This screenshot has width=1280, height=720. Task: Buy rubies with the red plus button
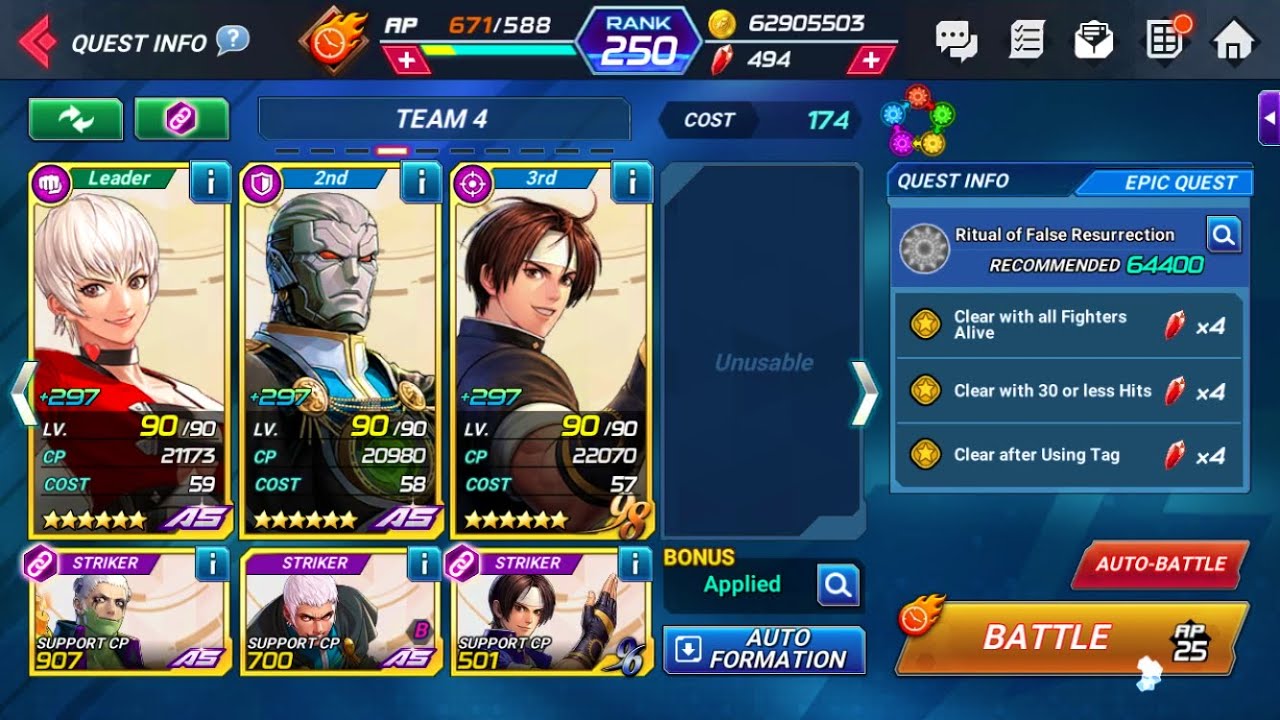pyautogui.click(x=871, y=60)
